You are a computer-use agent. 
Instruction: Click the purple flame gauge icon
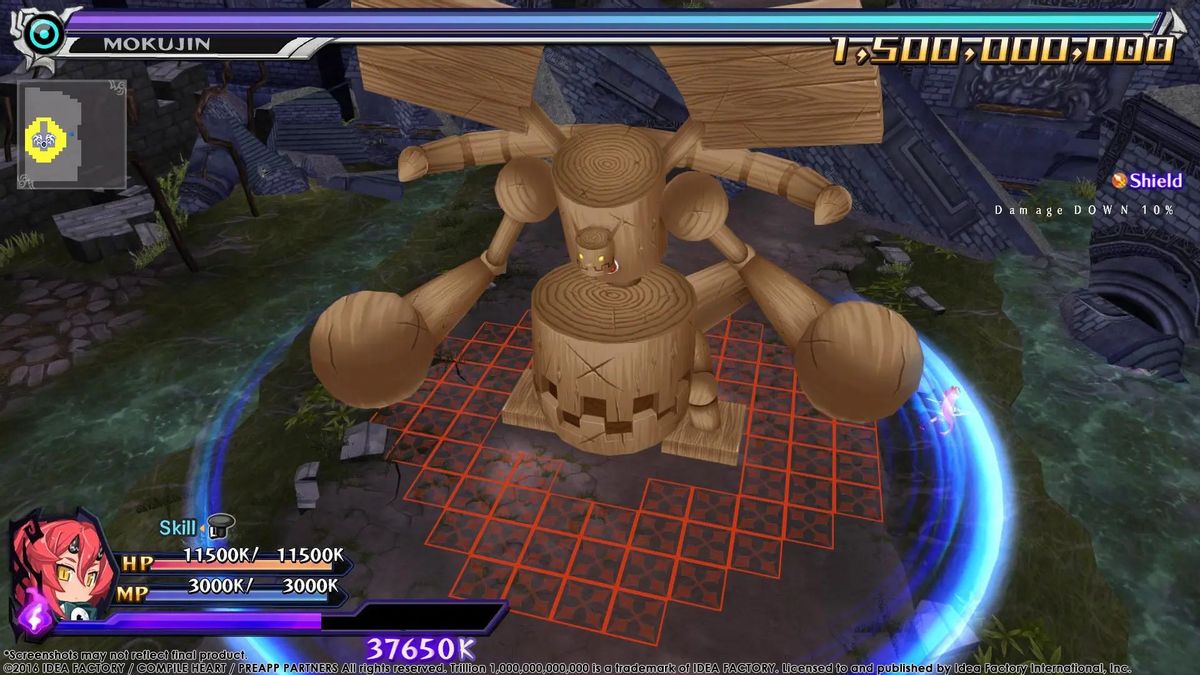[34, 618]
